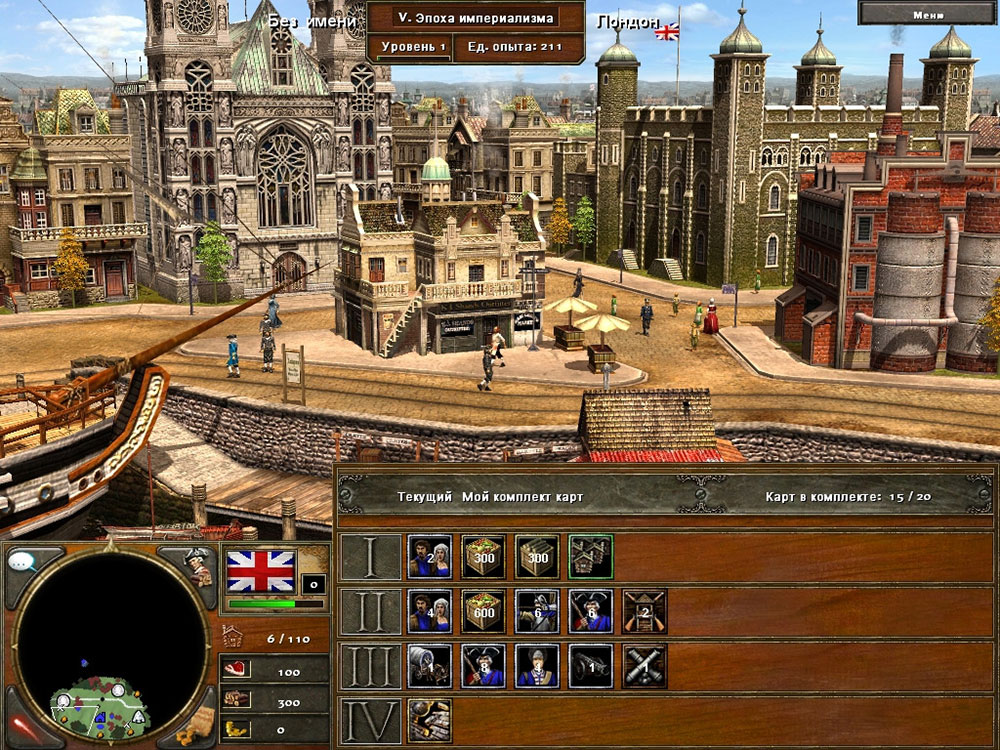Screen dimensions: 1000x750
Task: Pick the 6 helmeted soldiers card
Action: tap(537, 611)
